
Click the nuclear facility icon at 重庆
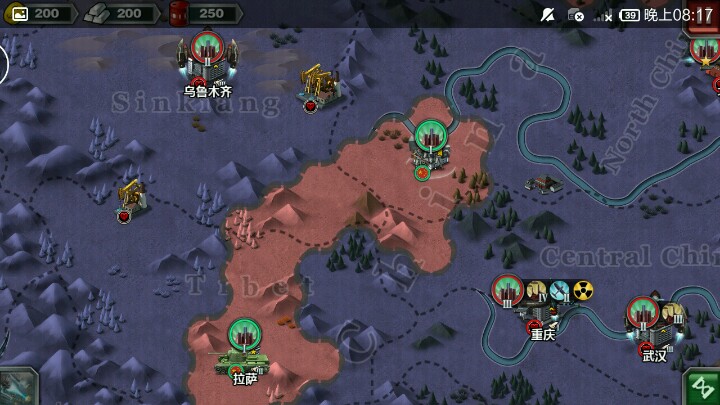tap(583, 290)
